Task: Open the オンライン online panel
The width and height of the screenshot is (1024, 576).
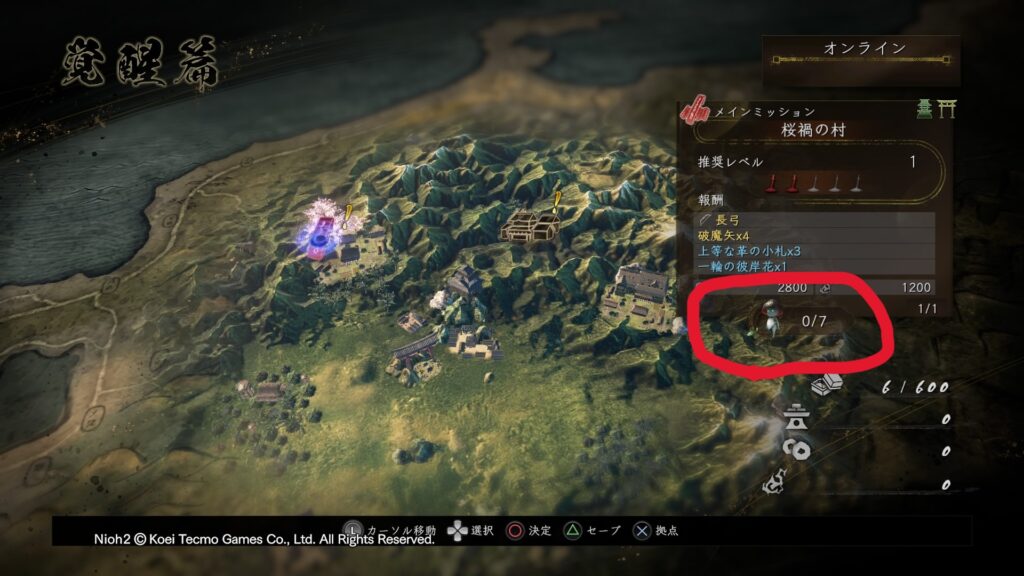Action: coord(863,50)
